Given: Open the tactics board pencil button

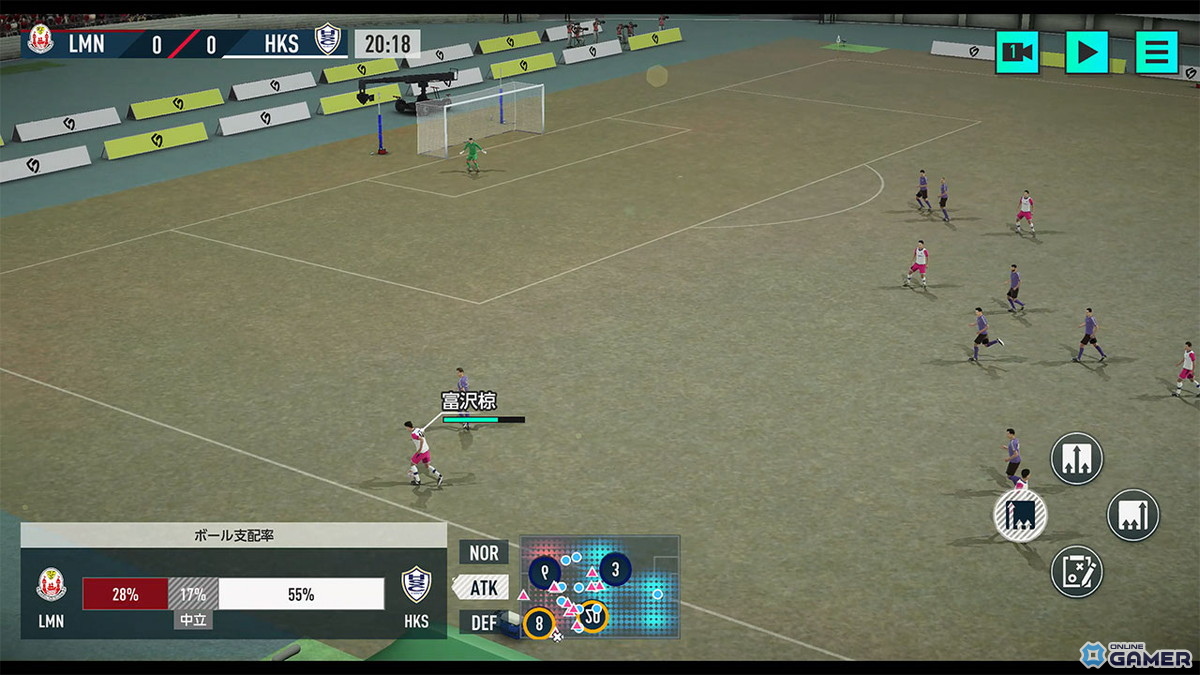Looking at the screenshot, I should tap(1076, 572).
